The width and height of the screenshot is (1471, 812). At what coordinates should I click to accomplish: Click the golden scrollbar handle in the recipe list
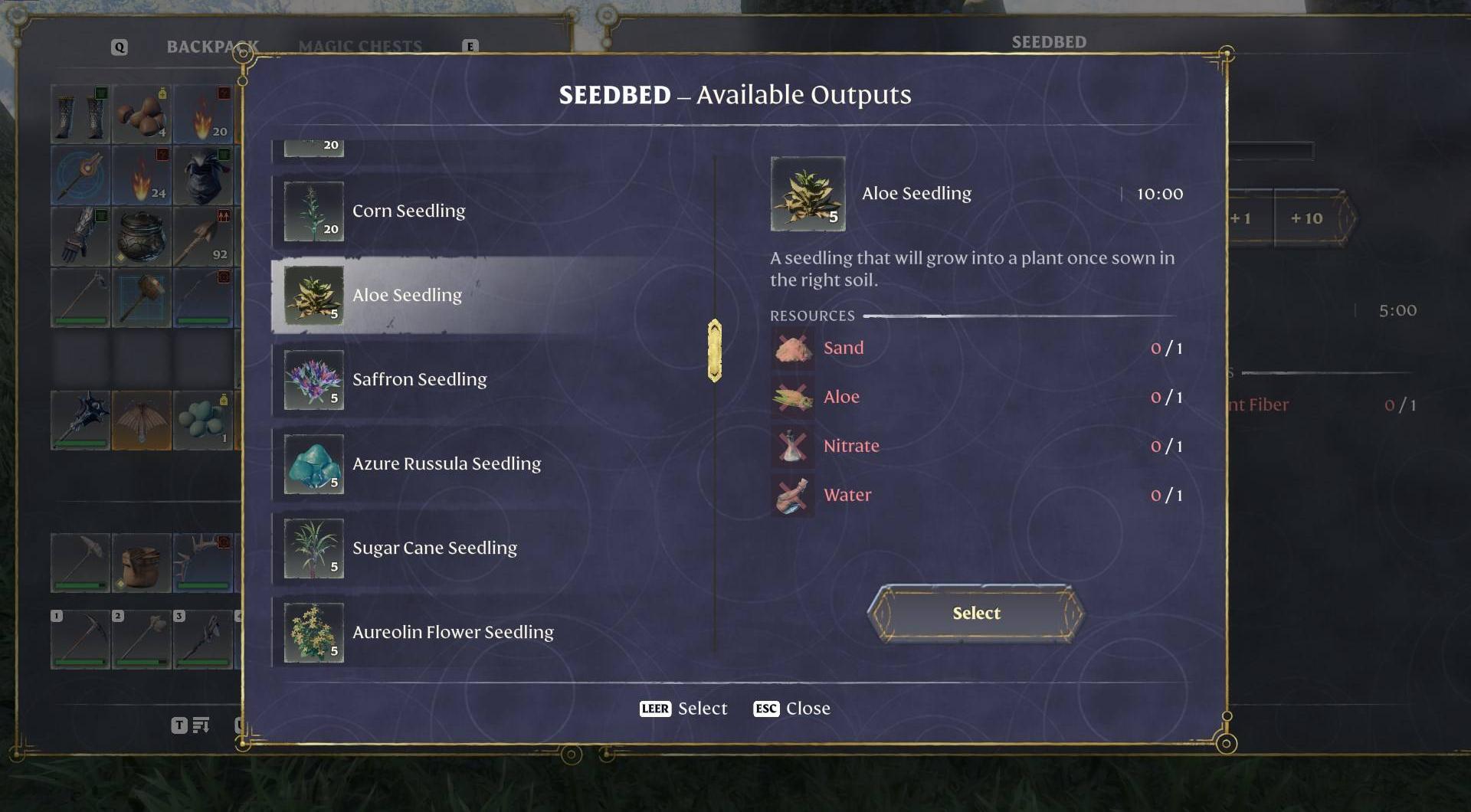(715, 351)
